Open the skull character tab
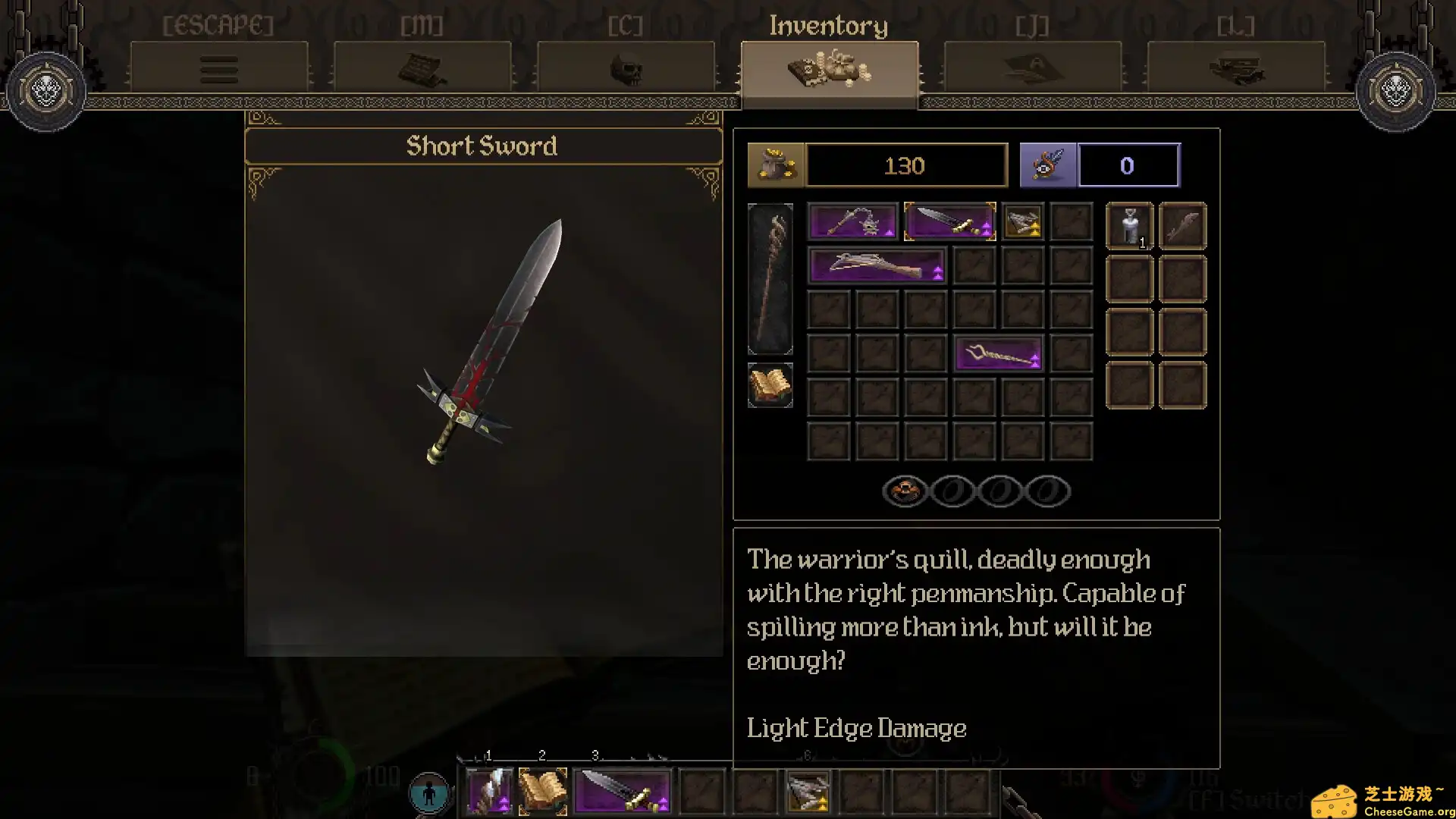This screenshot has width=1456, height=819. [x=625, y=70]
